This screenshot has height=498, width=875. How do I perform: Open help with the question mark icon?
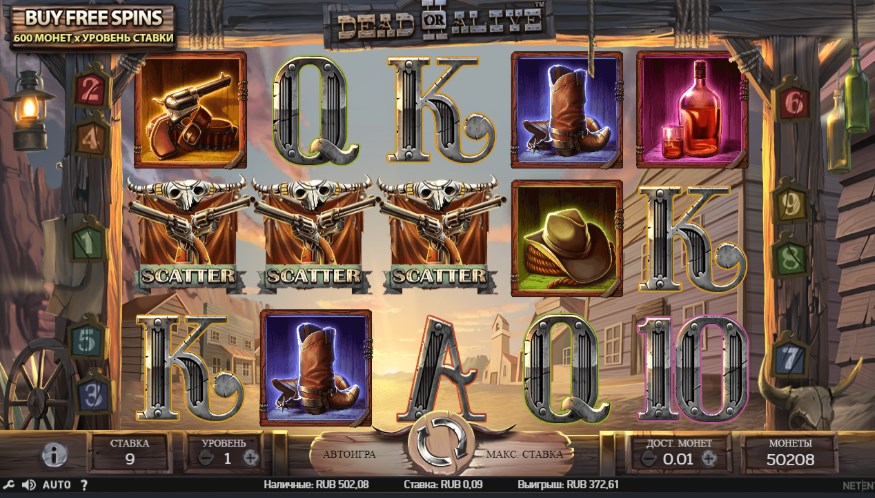coord(83,485)
